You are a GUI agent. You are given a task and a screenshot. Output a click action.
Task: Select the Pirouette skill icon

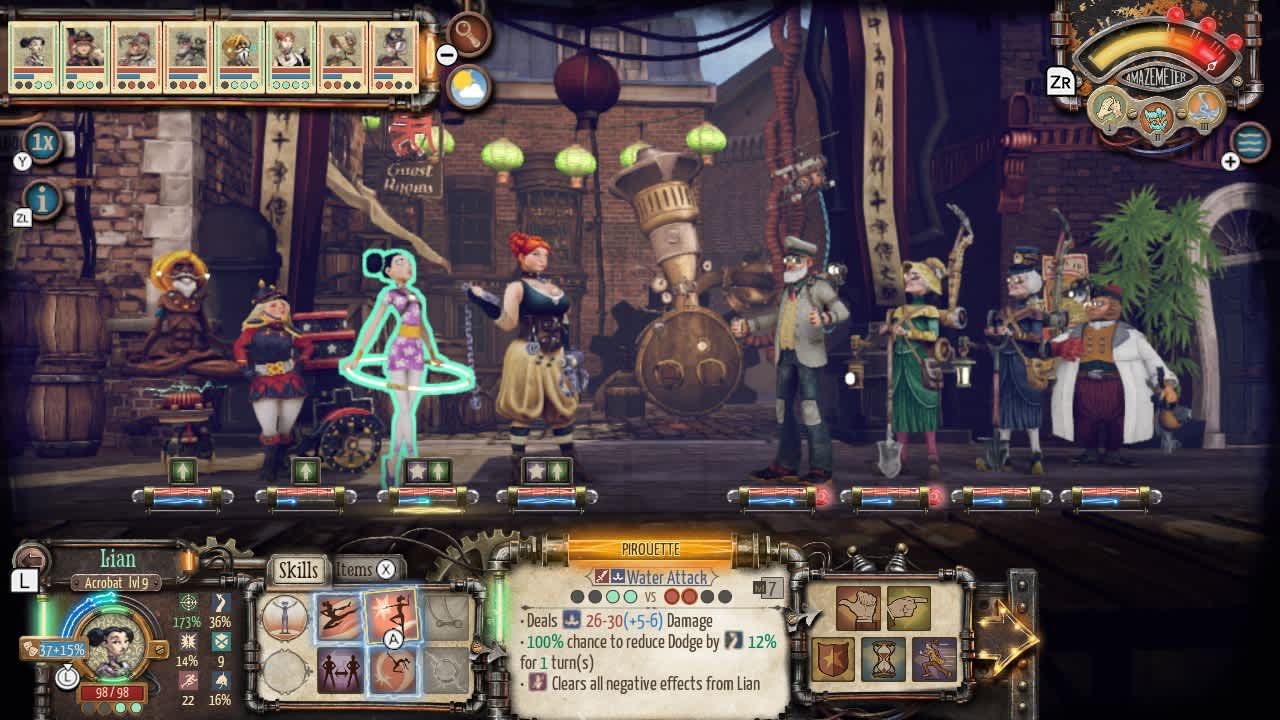coord(392,618)
